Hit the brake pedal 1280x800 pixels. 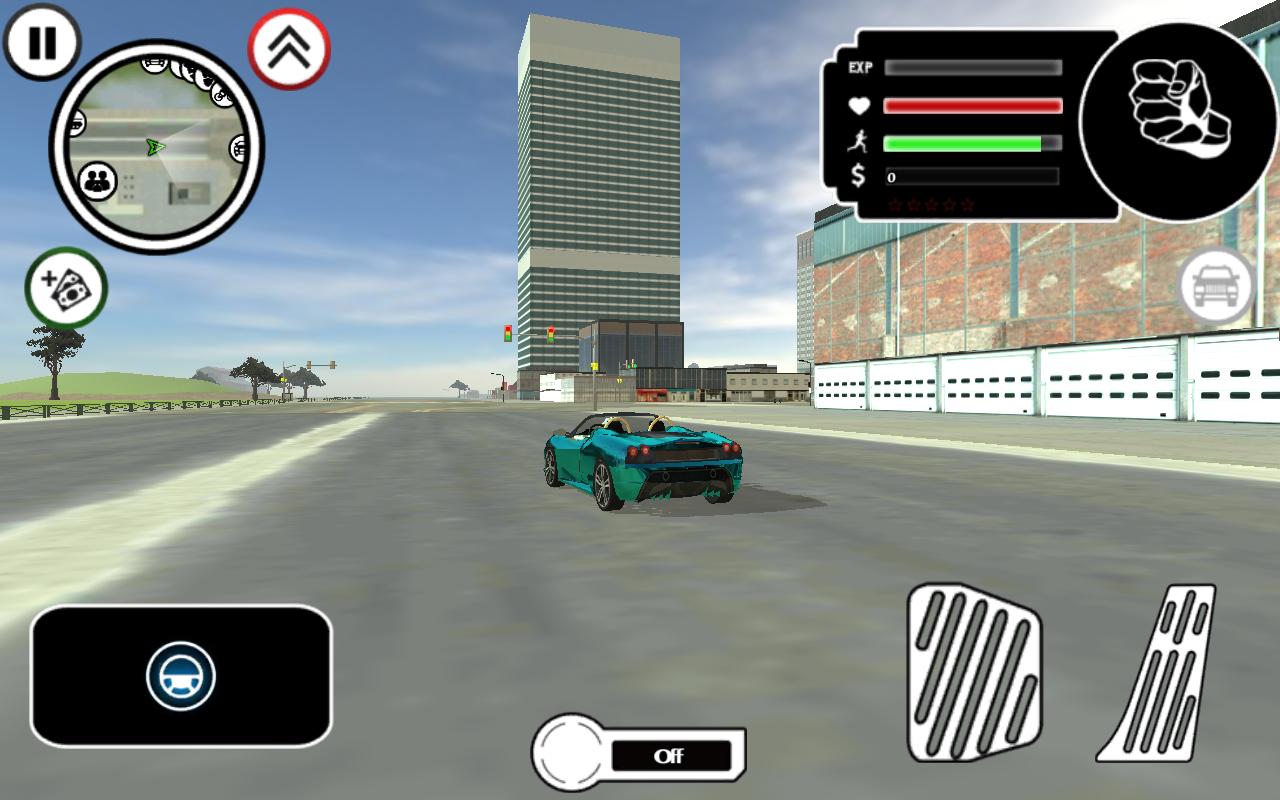(x=973, y=672)
